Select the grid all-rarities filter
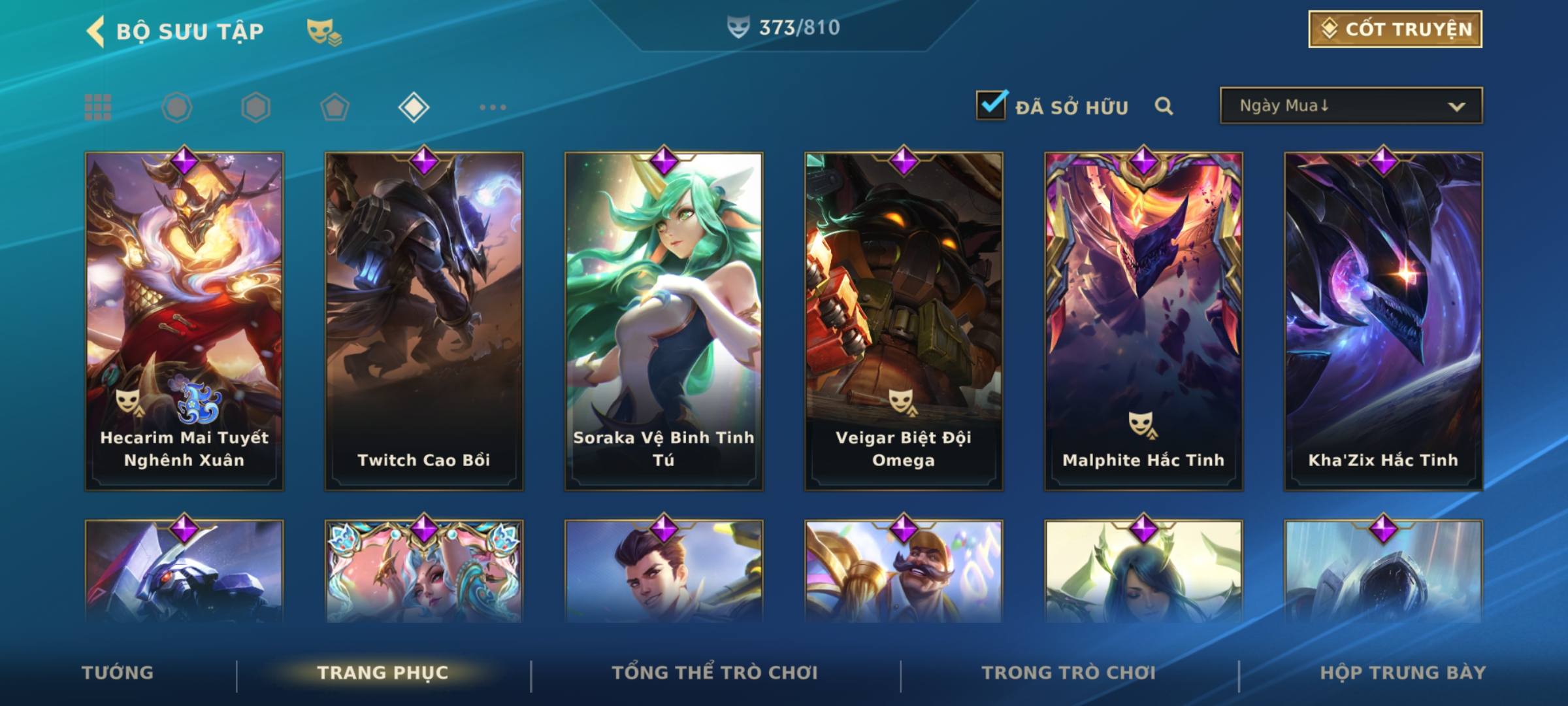The width and height of the screenshot is (1568, 706). 98,107
